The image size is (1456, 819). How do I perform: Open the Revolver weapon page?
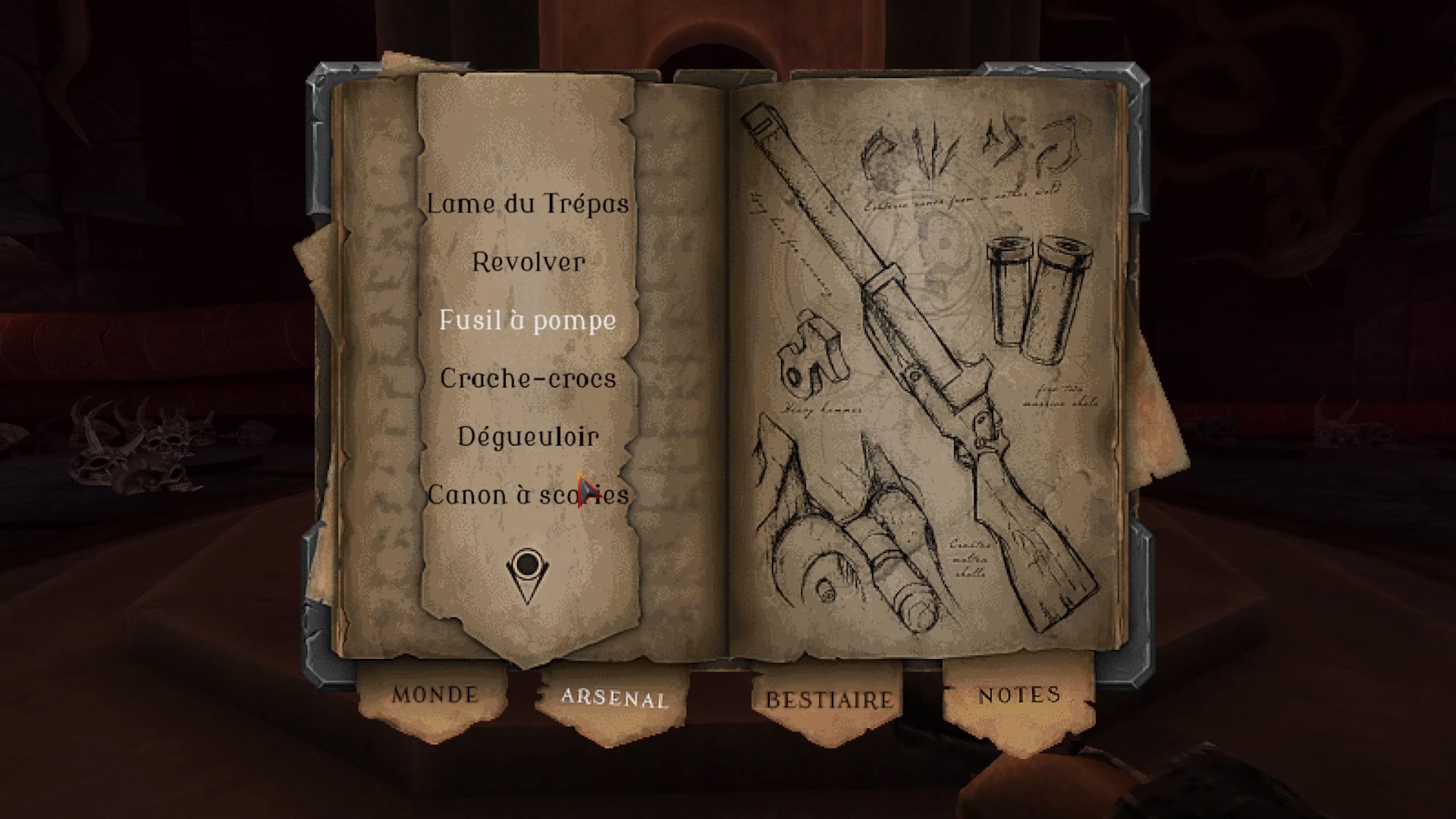[528, 262]
